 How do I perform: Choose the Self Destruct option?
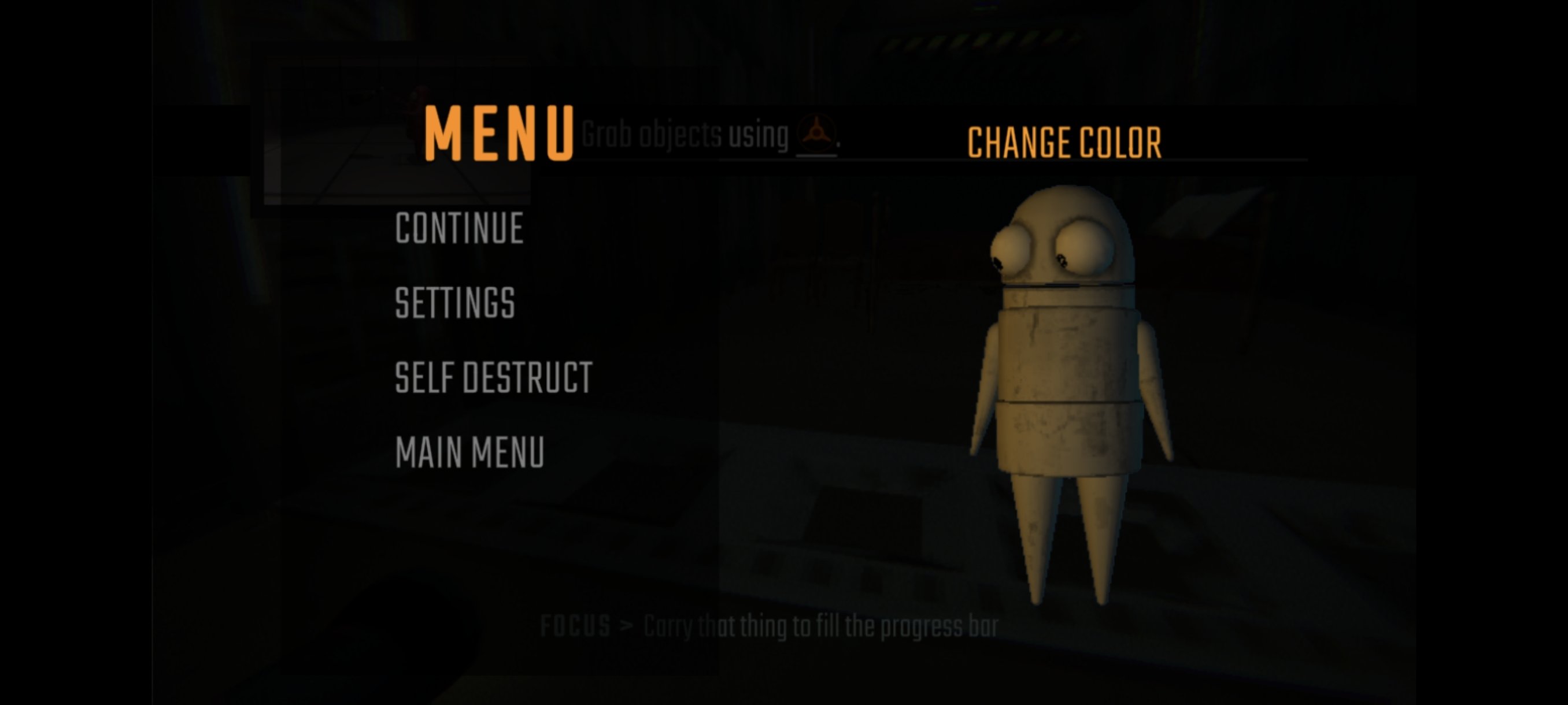(493, 378)
